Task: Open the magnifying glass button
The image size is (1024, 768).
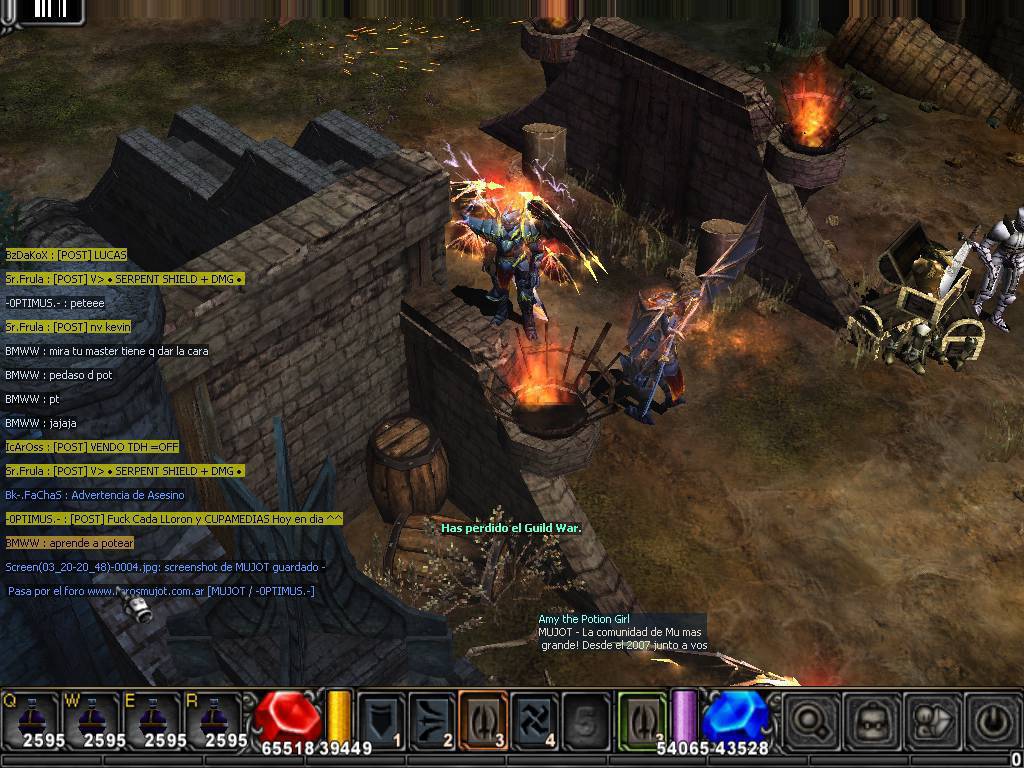Action: [811, 719]
